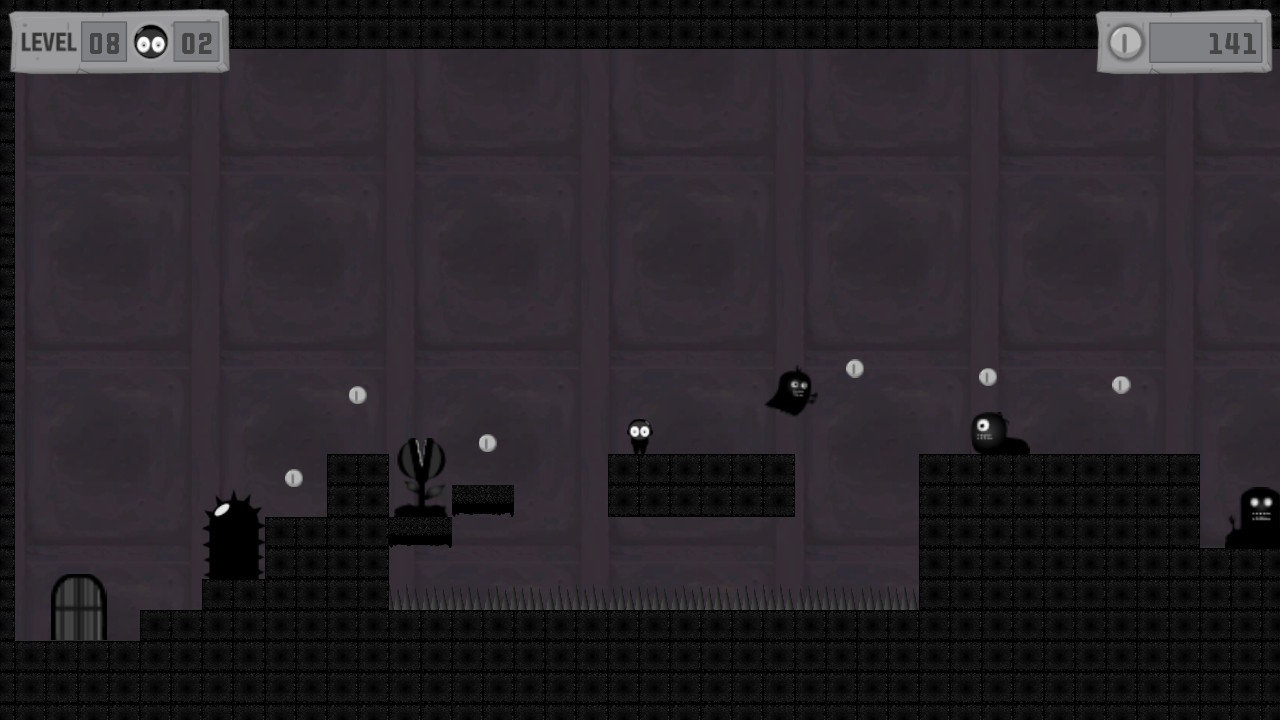This screenshot has width=1280, height=720.
Task: Select the coin icon on the score panel
Action: (1126, 42)
